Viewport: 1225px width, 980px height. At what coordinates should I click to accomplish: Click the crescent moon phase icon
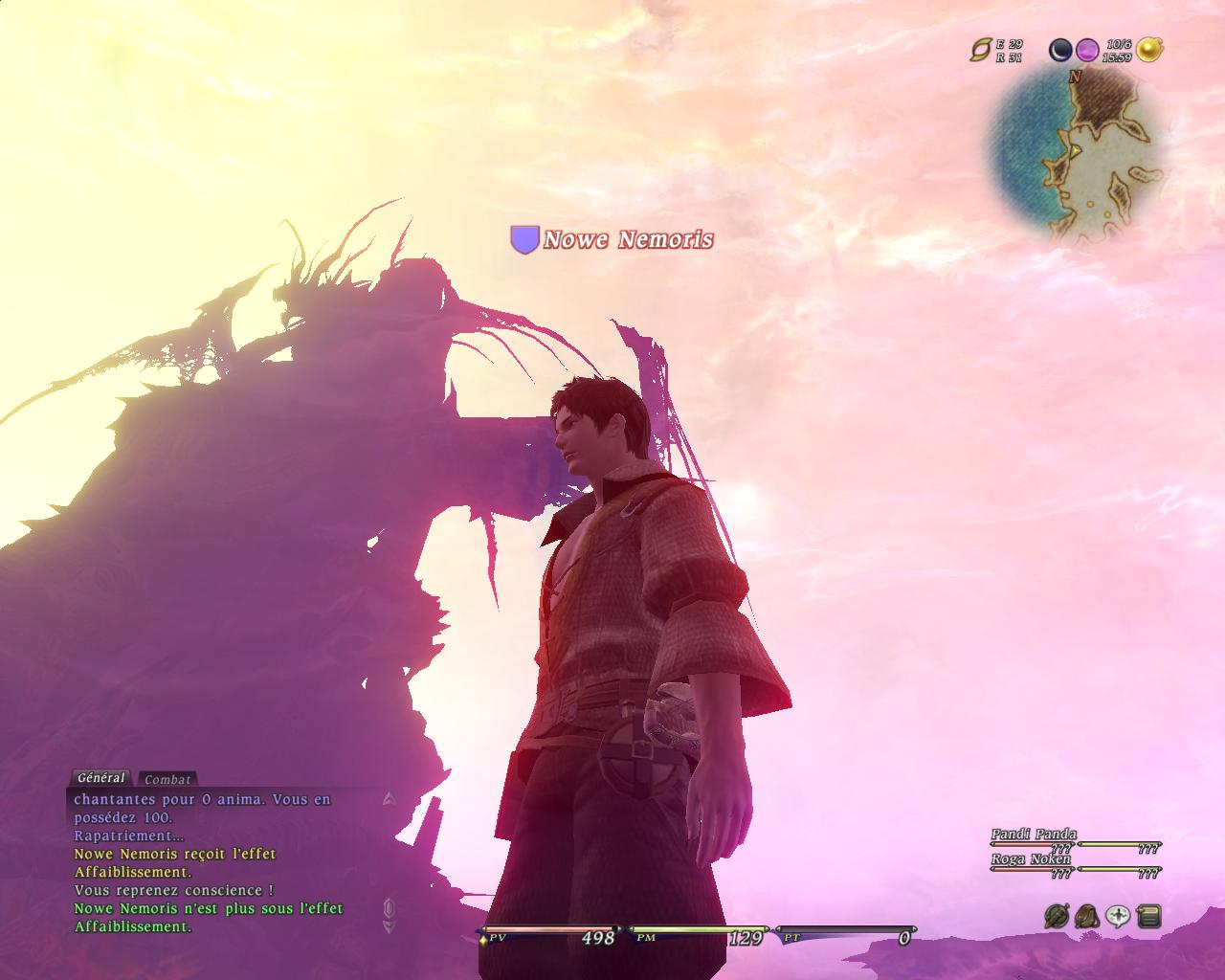tap(1060, 50)
